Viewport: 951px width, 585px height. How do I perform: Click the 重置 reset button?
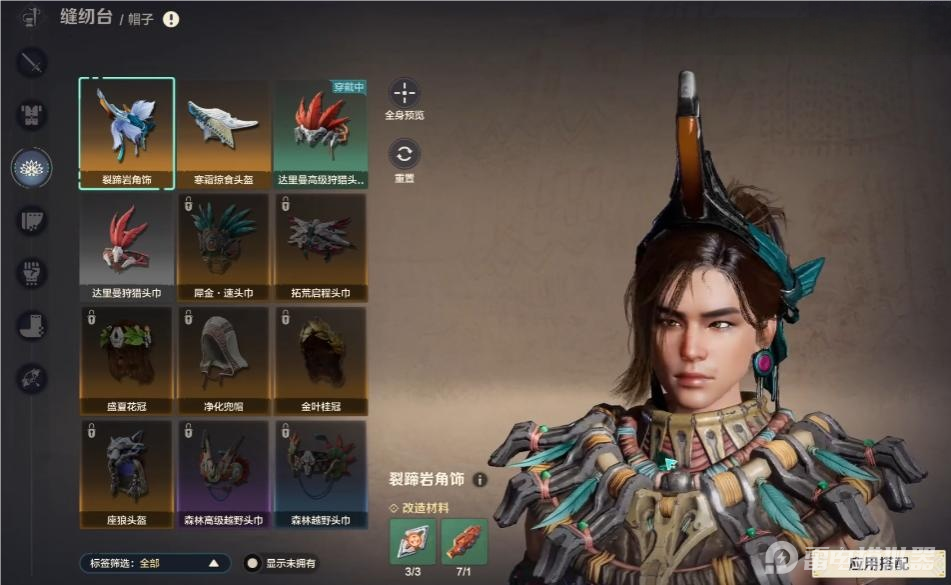coord(404,154)
